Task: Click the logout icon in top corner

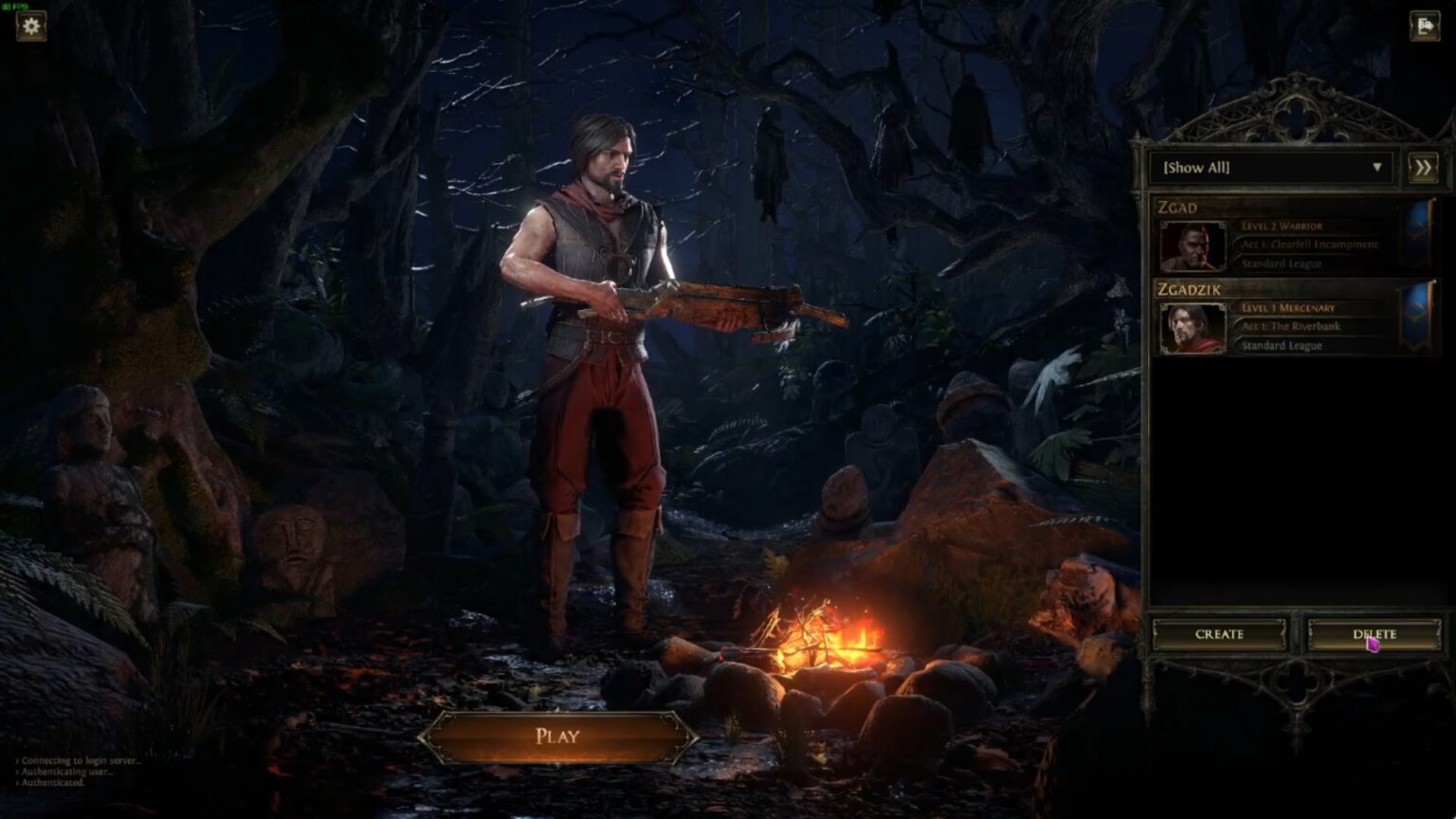Action: coord(1425,26)
